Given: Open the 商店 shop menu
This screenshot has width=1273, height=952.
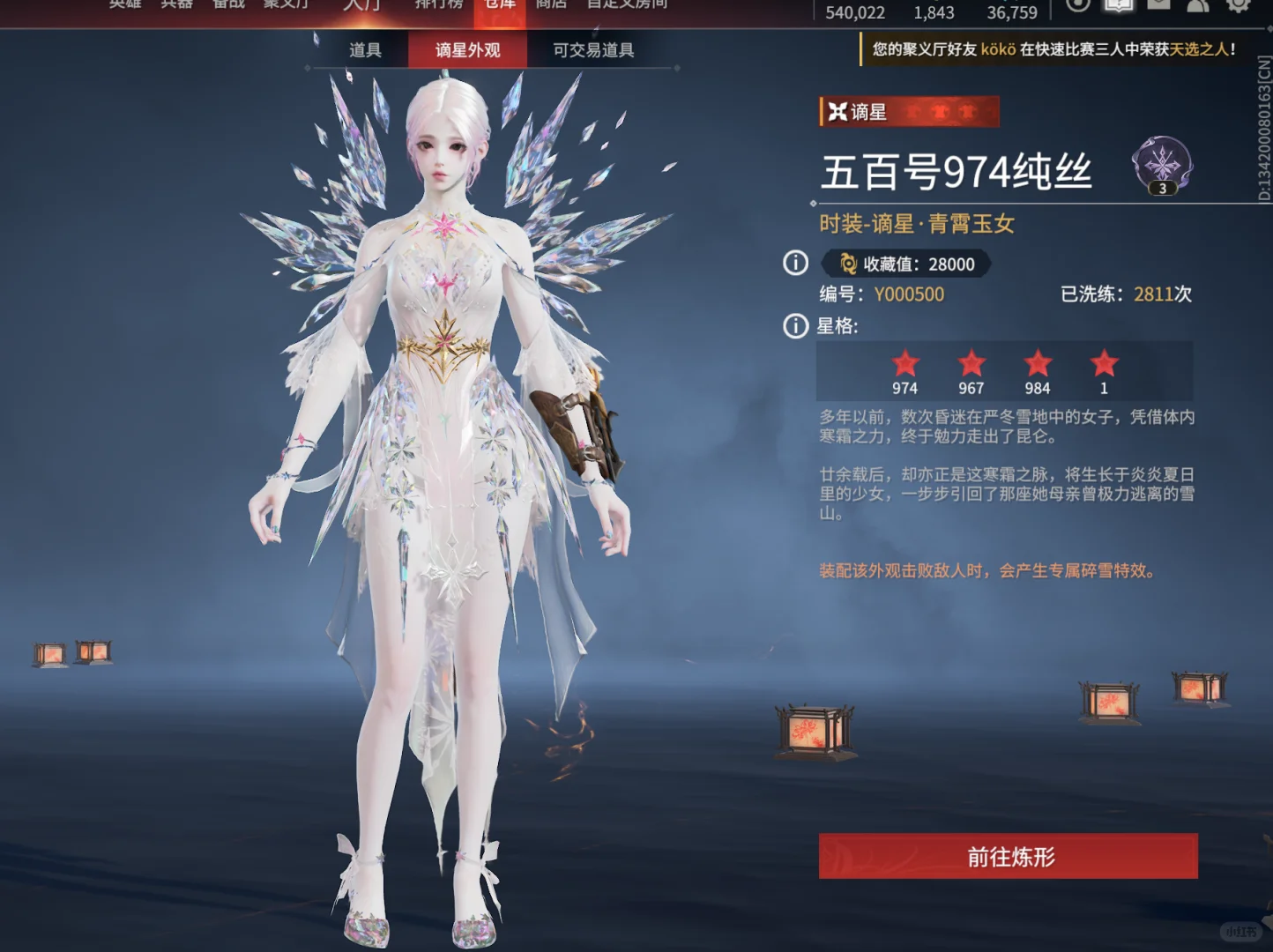Looking at the screenshot, I should point(551,4).
